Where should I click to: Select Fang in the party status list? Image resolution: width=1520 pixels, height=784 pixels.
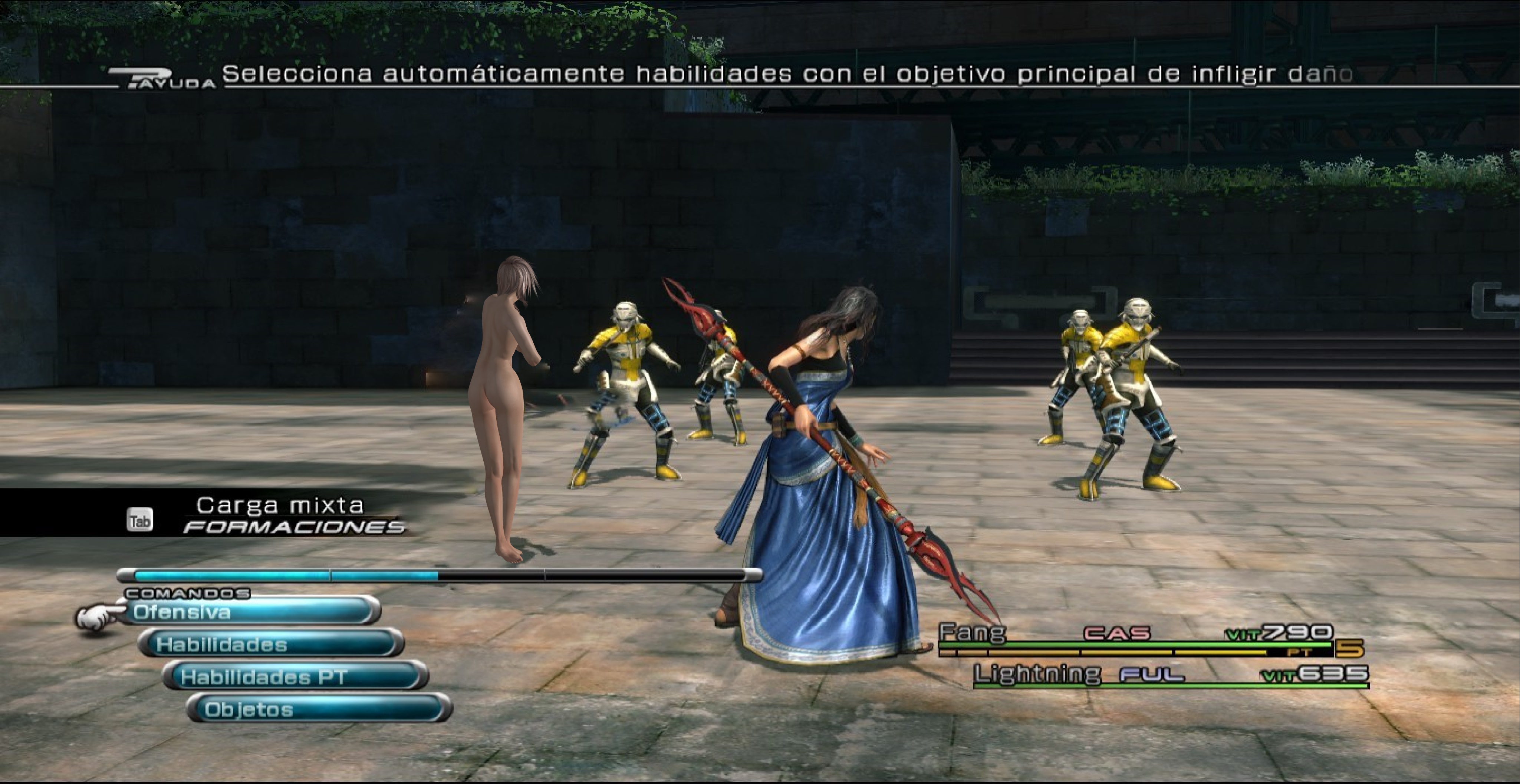point(973,633)
